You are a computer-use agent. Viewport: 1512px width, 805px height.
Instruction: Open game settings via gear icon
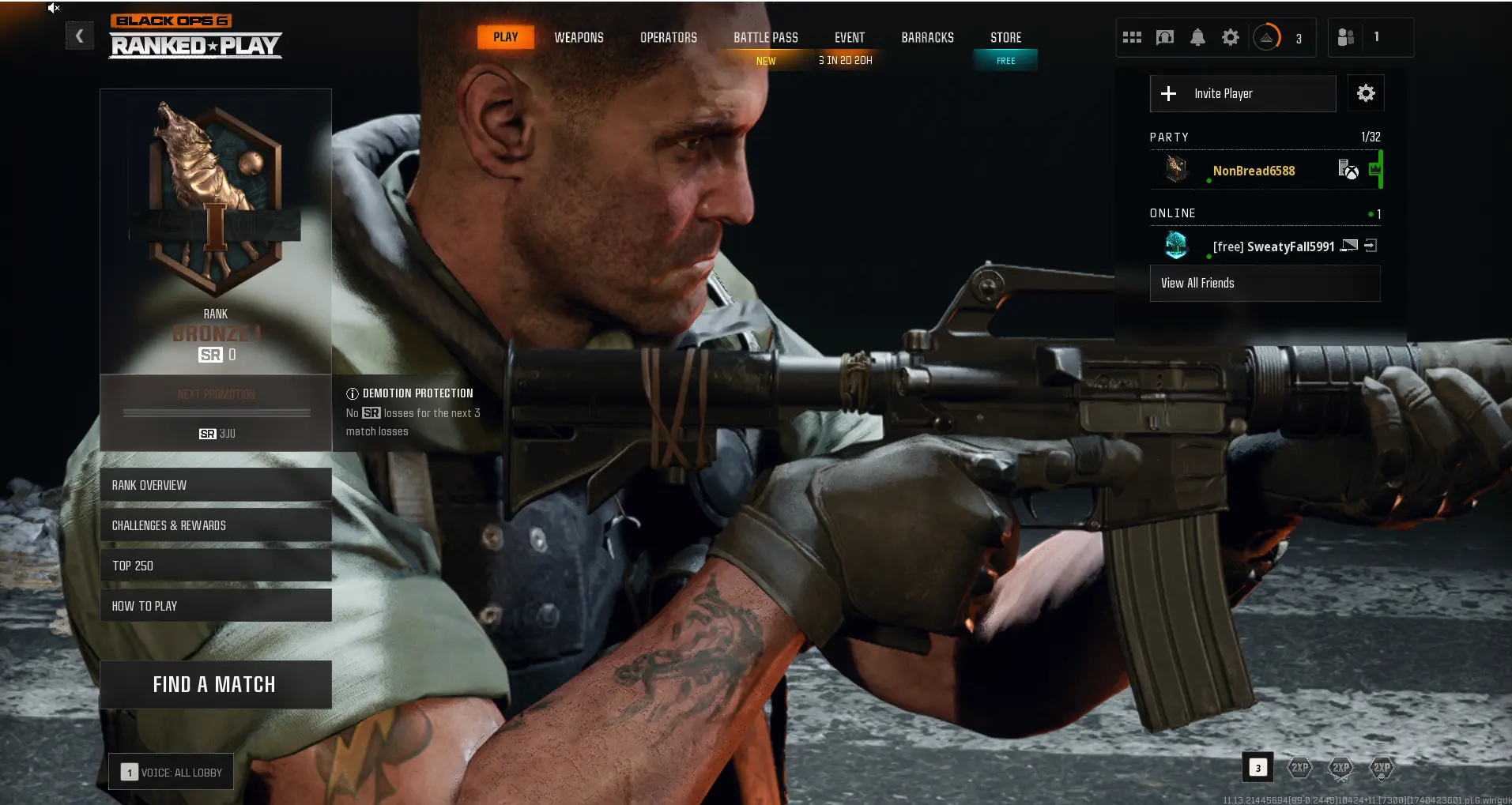1230,37
